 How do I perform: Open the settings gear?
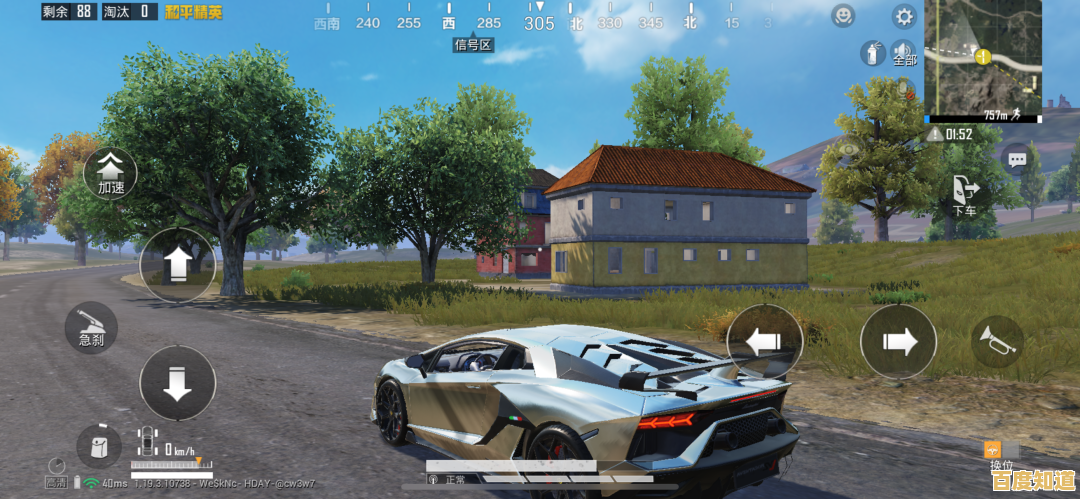tap(904, 16)
